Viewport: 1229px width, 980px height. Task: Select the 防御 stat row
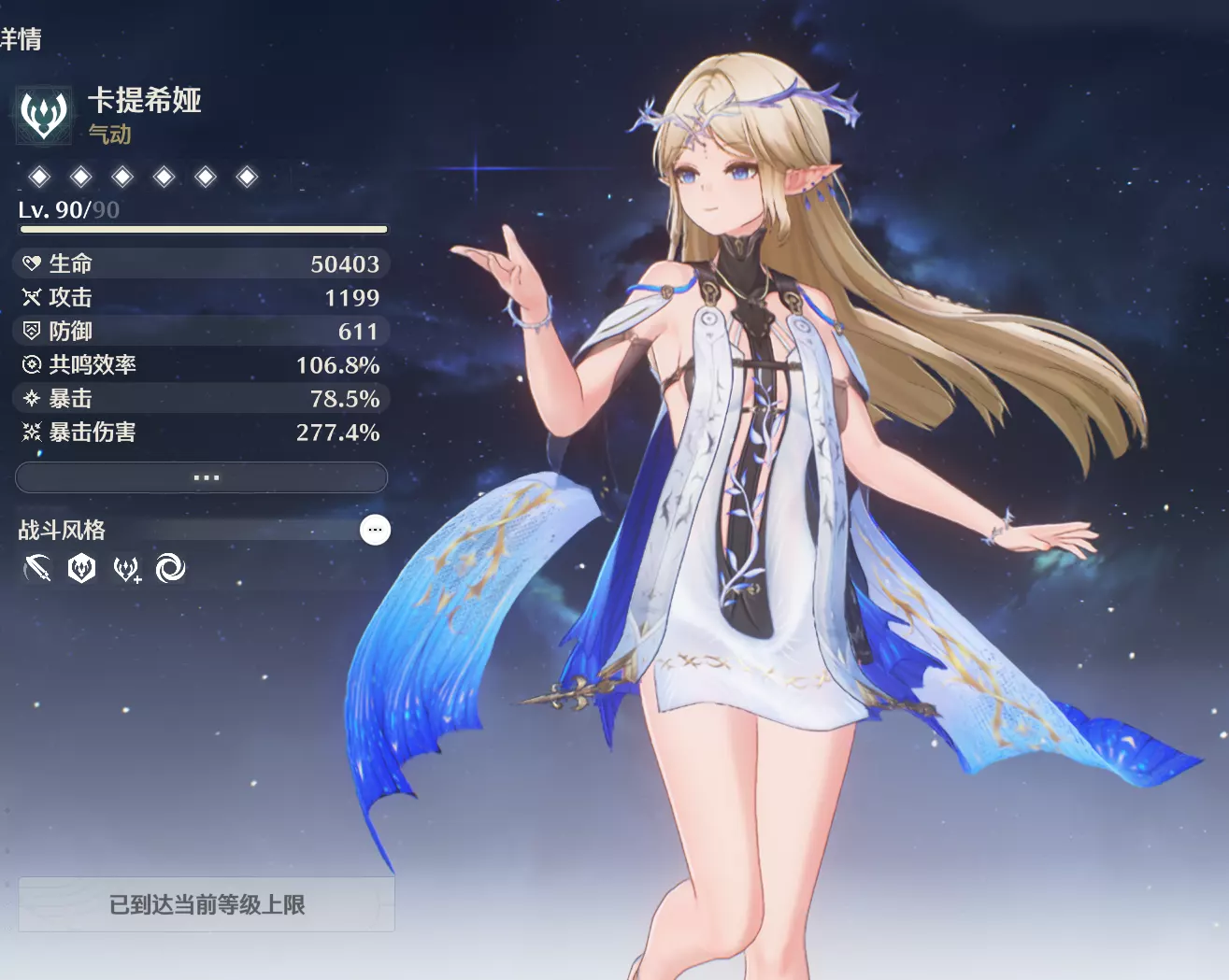(201, 331)
